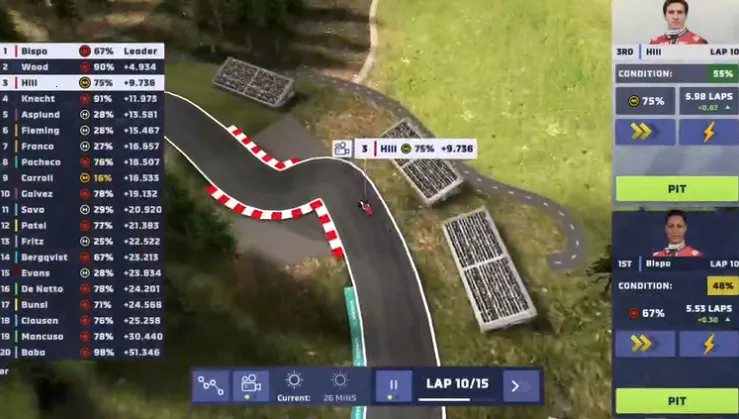Pit Hill's car
Viewport: 739px width, 419px height.
point(675,188)
